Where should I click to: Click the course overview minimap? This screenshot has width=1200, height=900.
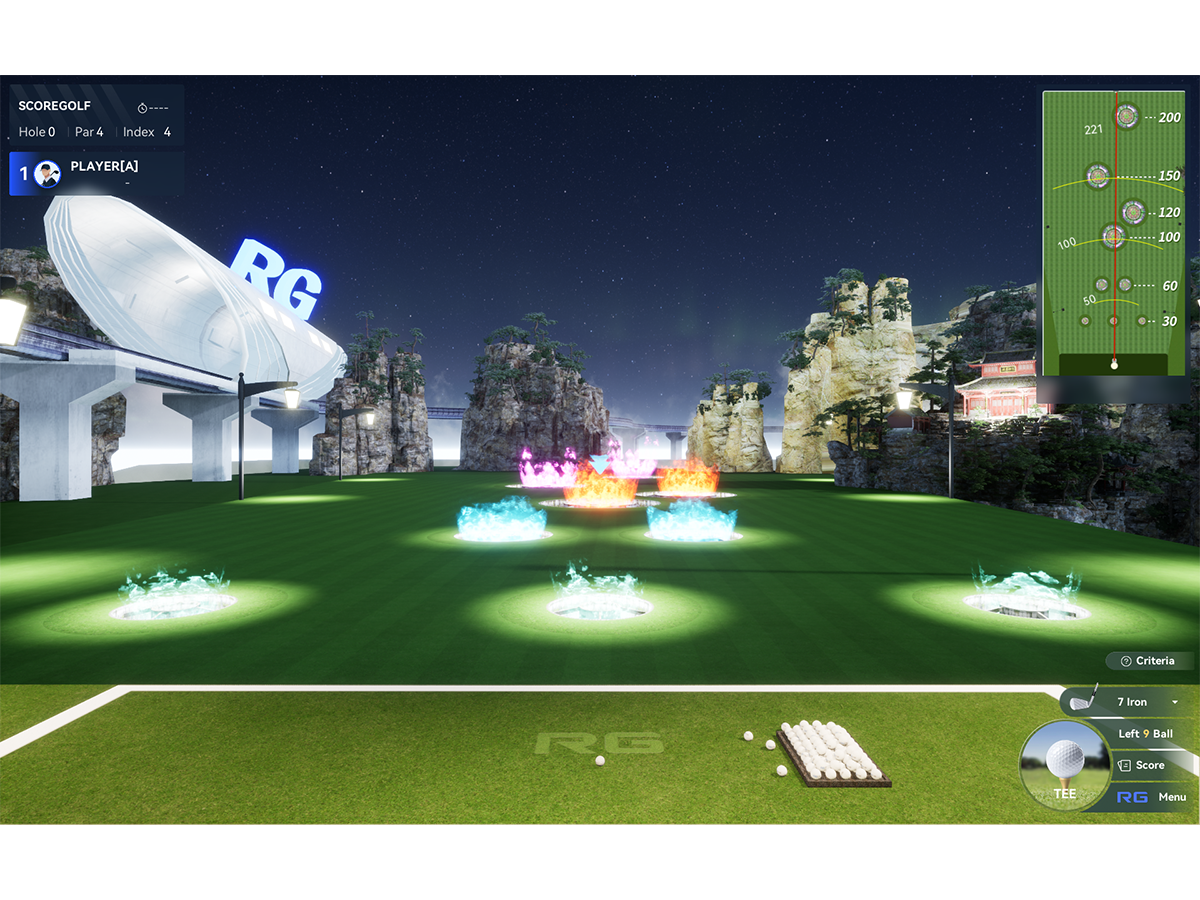point(1113,233)
